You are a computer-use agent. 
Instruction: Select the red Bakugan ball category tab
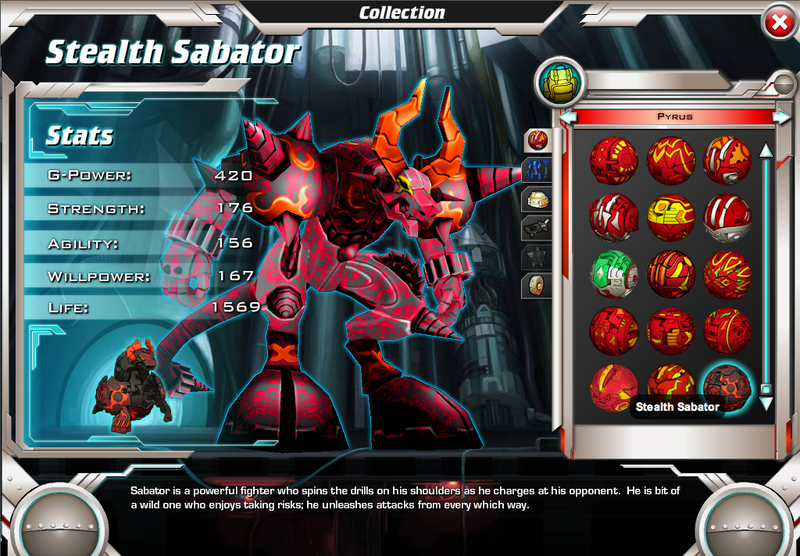pyautogui.click(x=538, y=139)
